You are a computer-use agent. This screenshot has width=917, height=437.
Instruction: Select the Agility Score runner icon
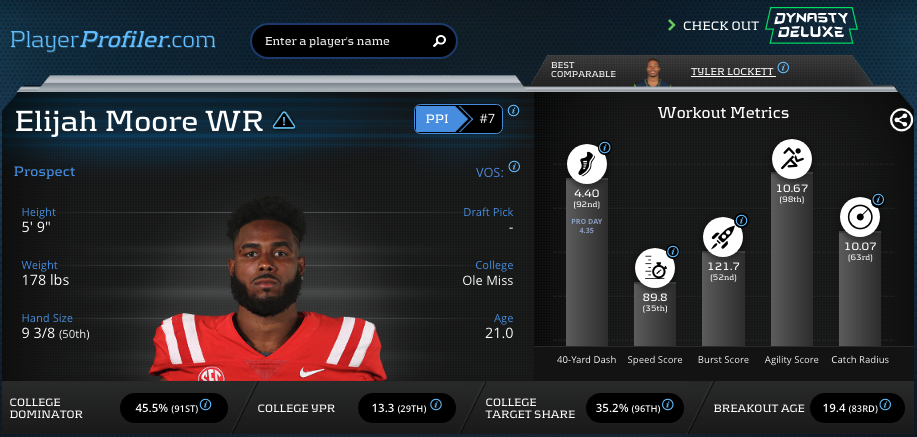tap(791, 157)
